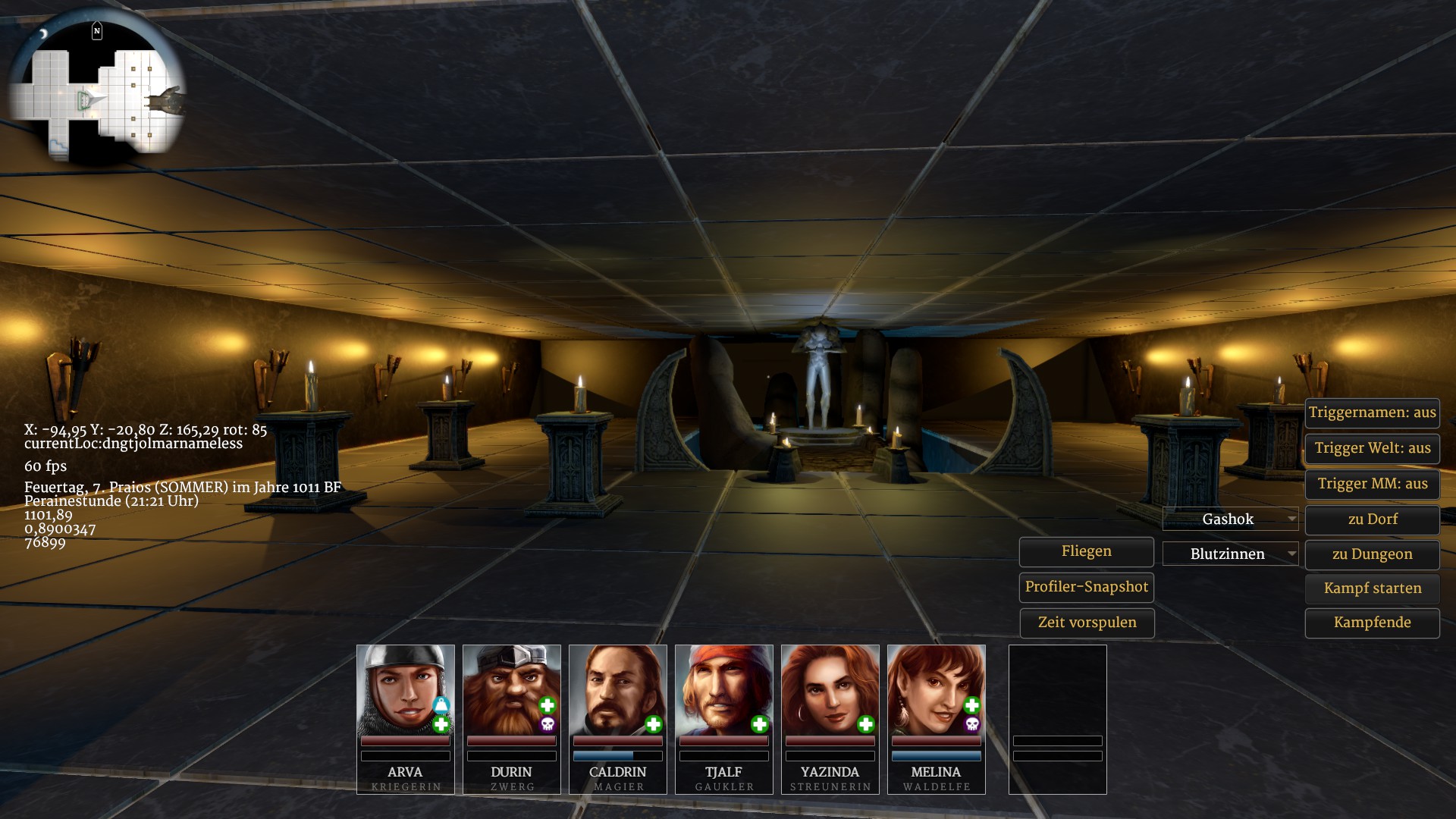The height and width of the screenshot is (819, 1456).
Task: Select Durin the Zwerg portrait
Action: 511,690
